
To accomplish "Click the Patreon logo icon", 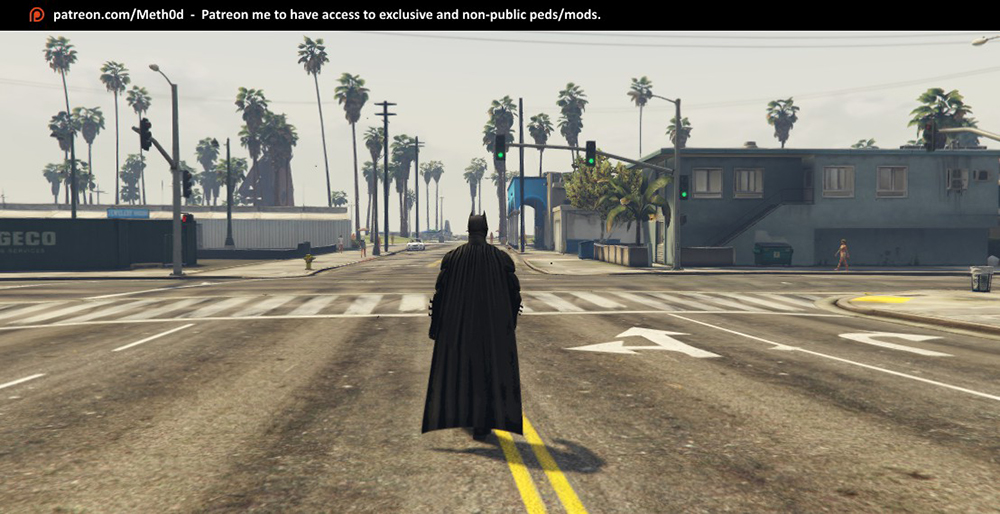I will pyautogui.click(x=37, y=15).
